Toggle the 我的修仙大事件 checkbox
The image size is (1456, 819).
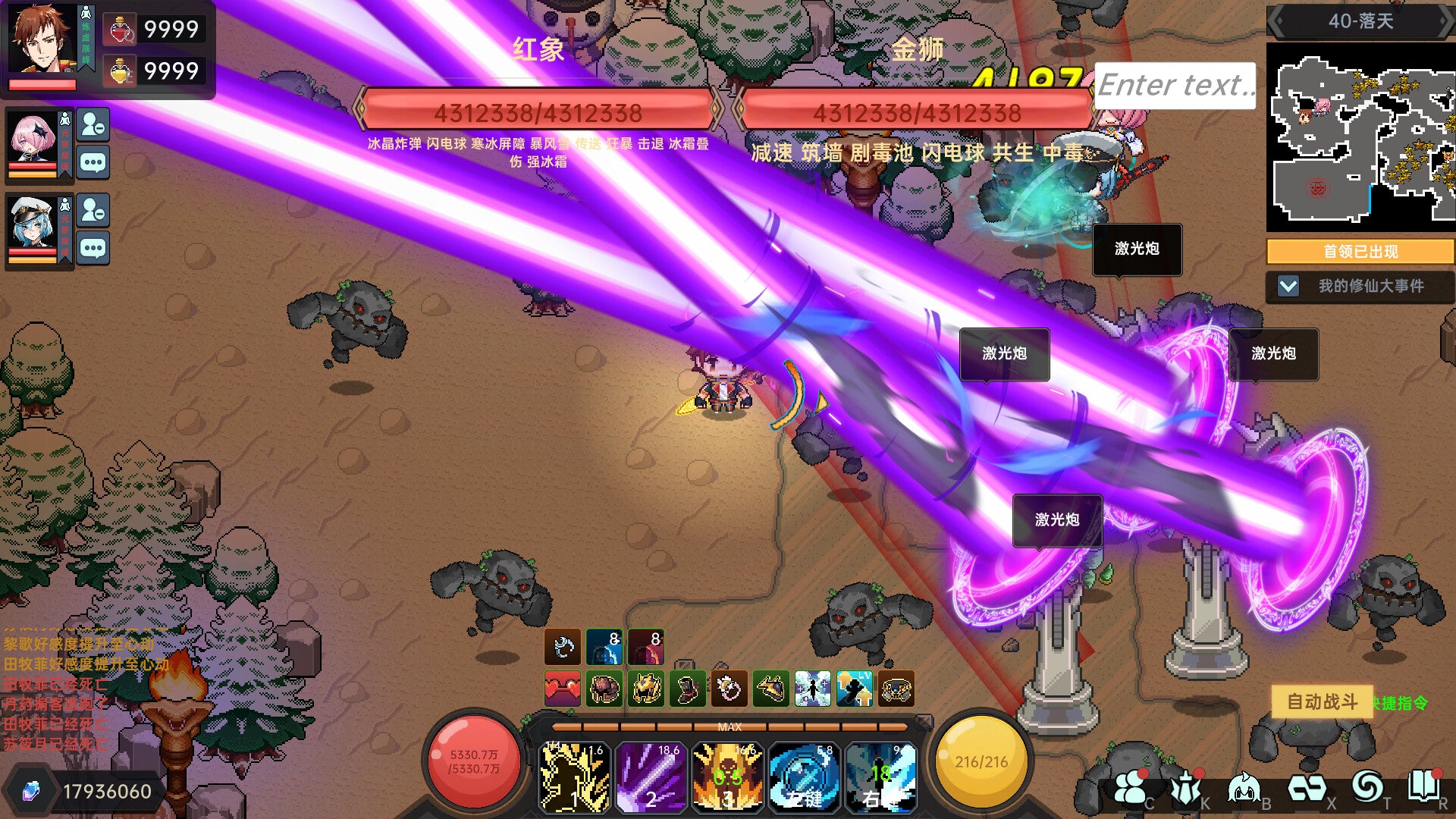(x=1288, y=286)
